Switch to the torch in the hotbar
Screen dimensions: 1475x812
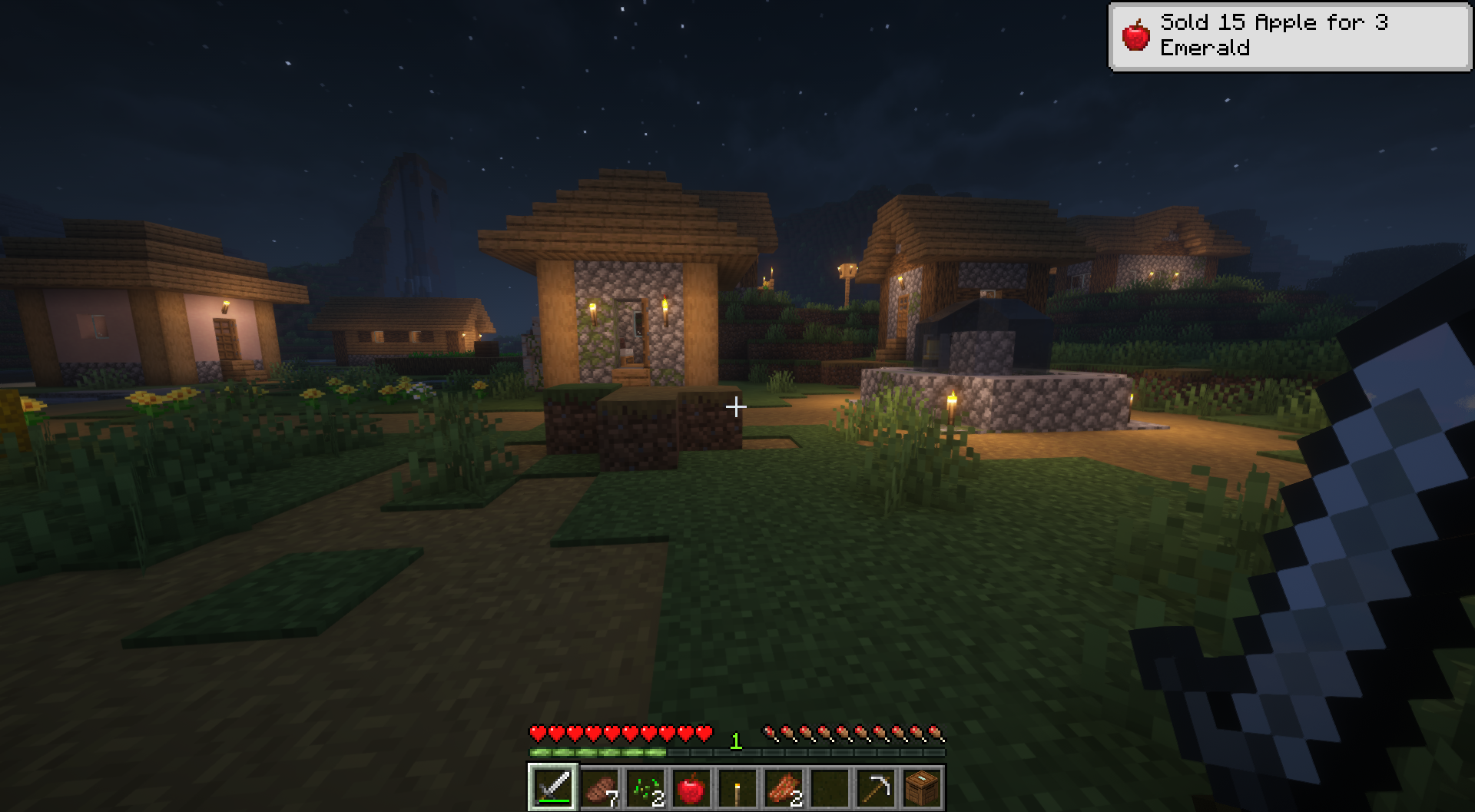(x=737, y=787)
